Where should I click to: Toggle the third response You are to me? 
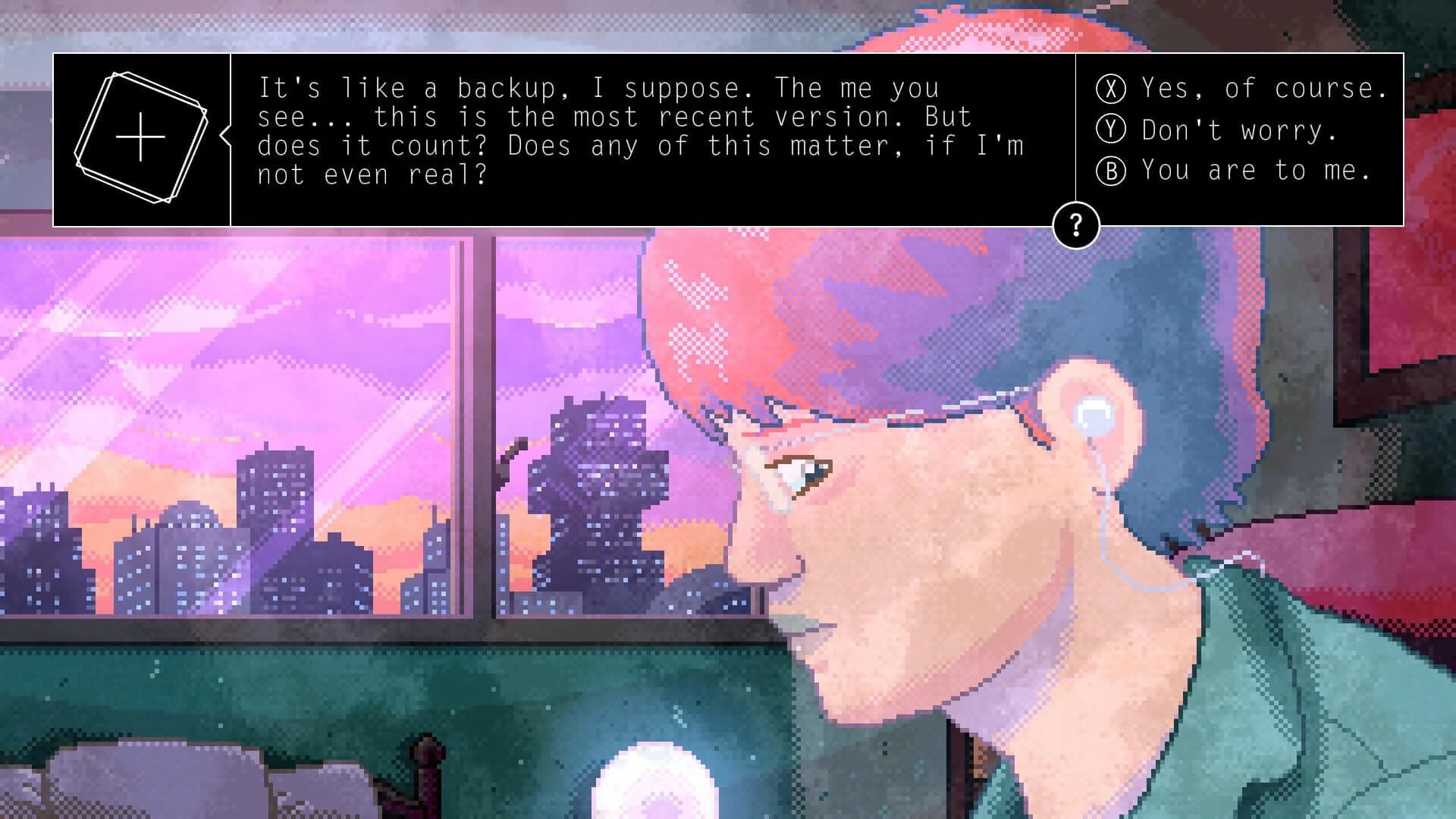1255,170
